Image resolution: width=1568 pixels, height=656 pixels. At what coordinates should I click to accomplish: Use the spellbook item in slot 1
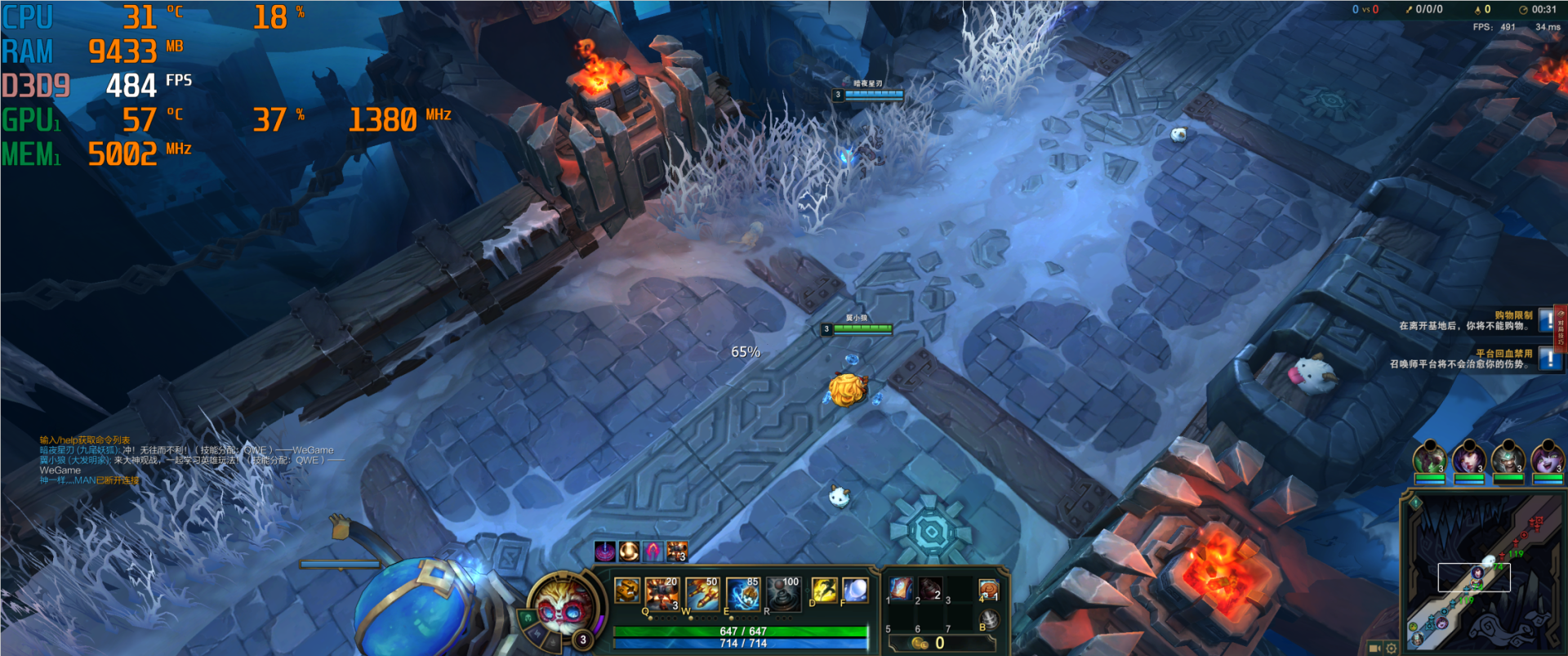[x=900, y=588]
